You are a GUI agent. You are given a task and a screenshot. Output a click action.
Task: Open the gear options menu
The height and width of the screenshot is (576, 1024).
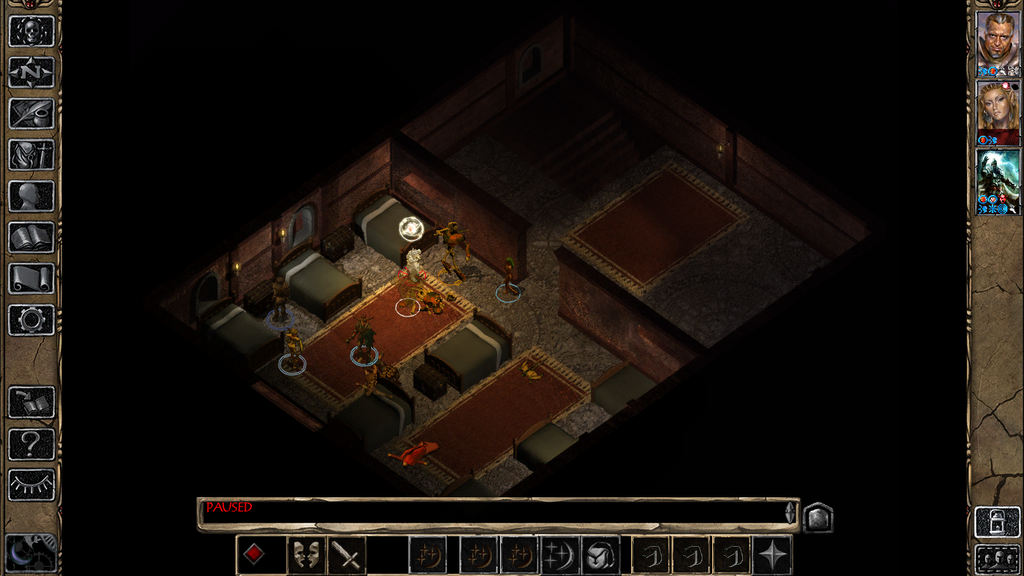click(31, 320)
